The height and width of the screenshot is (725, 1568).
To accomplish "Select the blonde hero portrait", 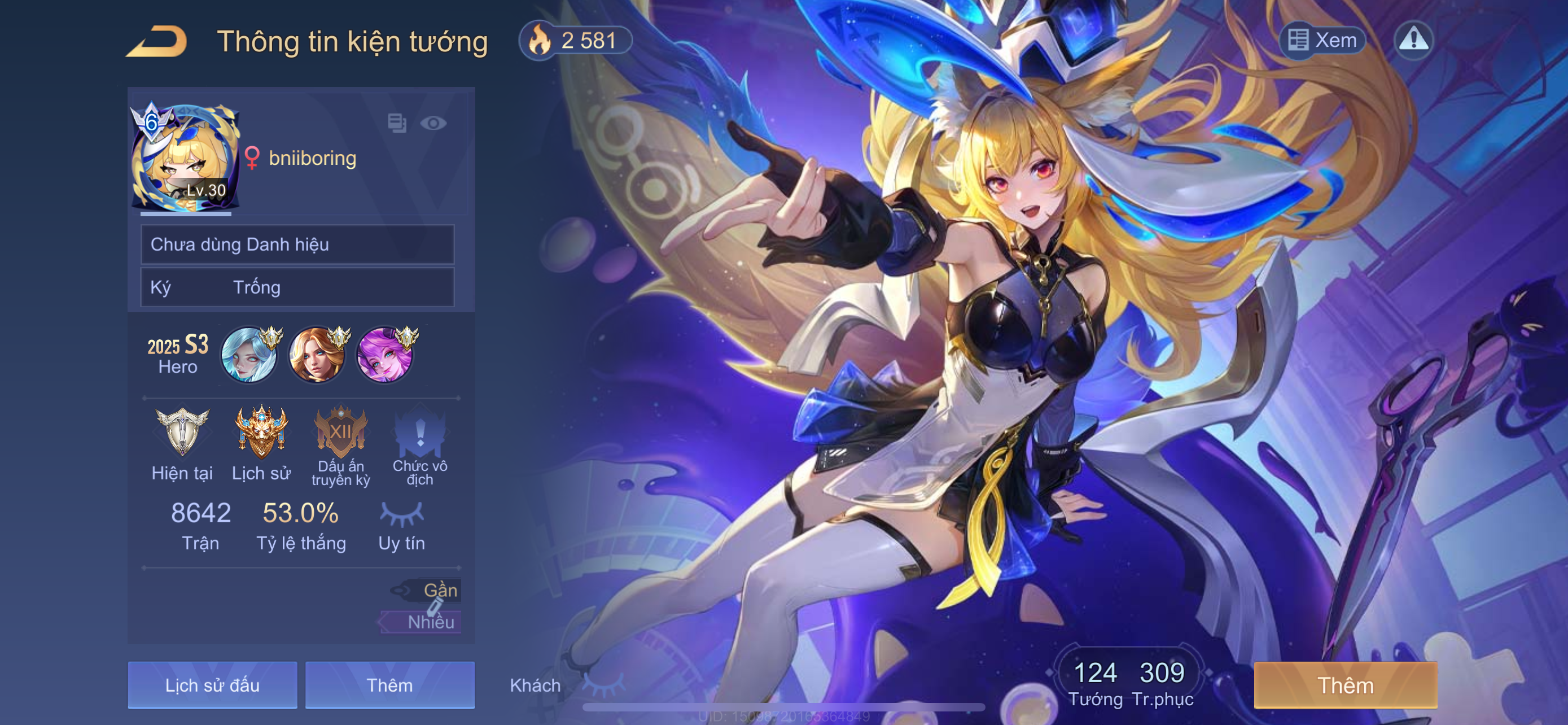I will pos(317,354).
